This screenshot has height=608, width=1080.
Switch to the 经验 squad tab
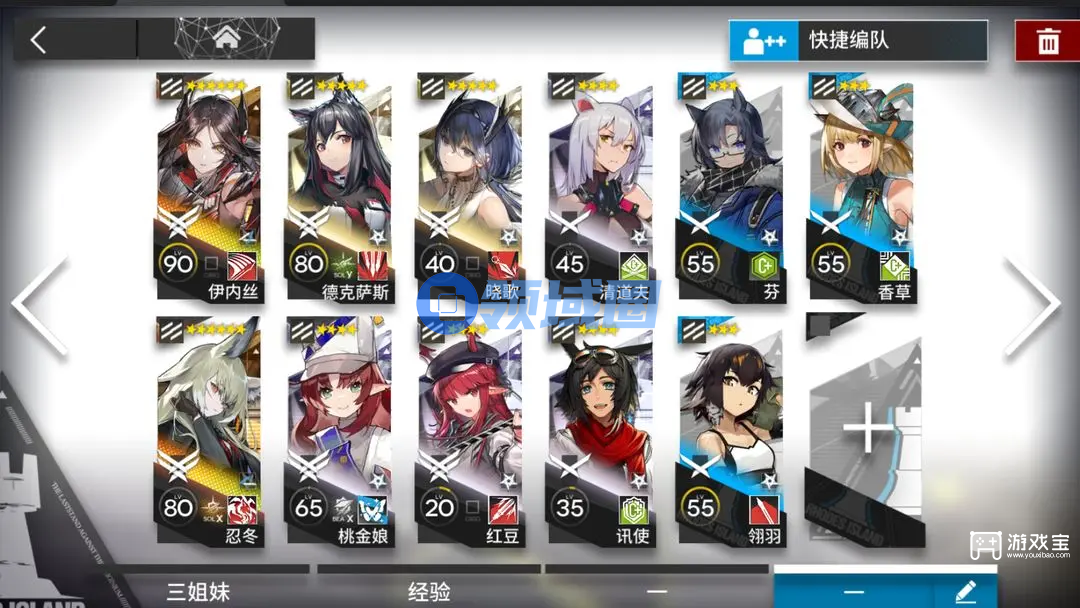coord(429,591)
